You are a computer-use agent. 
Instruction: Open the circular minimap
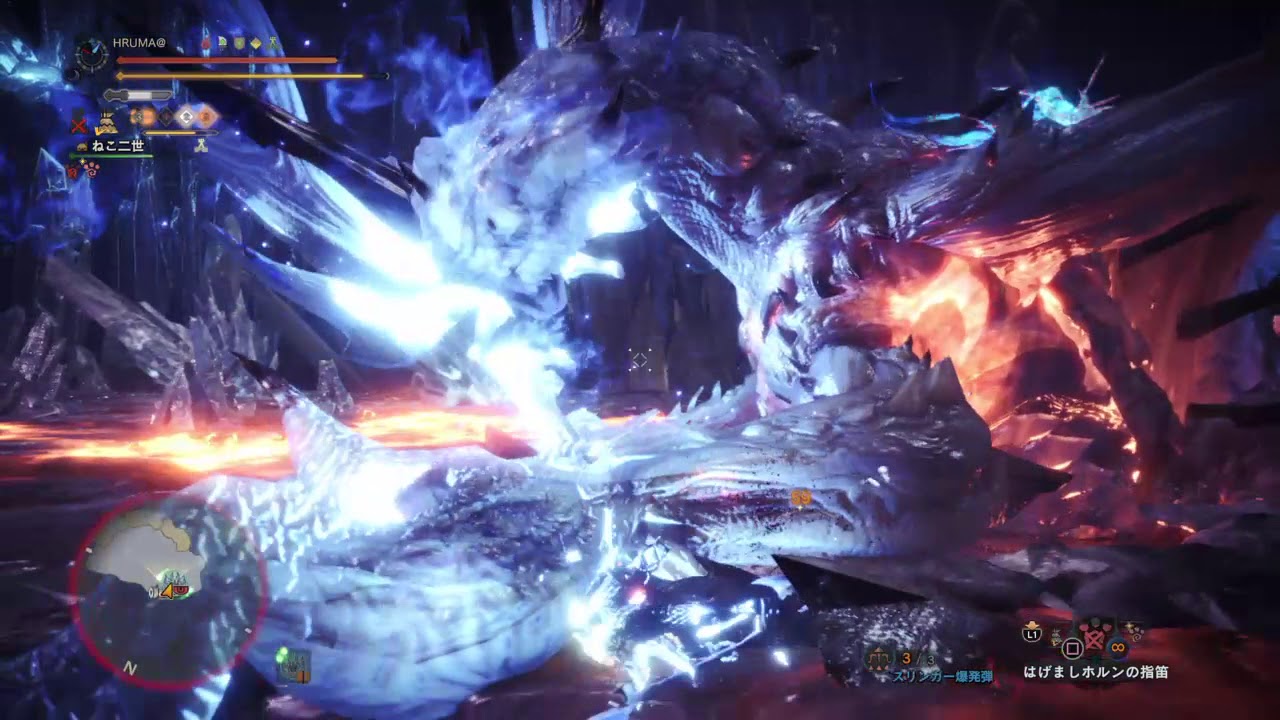(168, 588)
